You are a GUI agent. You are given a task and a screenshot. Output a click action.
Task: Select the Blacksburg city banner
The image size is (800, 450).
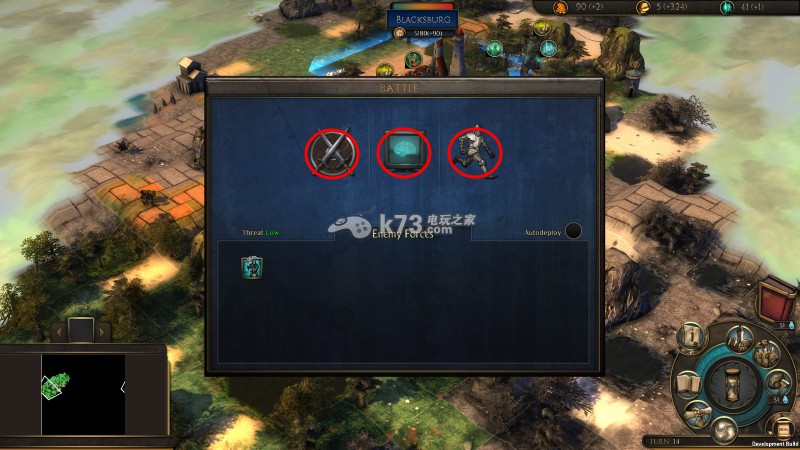[421, 19]
